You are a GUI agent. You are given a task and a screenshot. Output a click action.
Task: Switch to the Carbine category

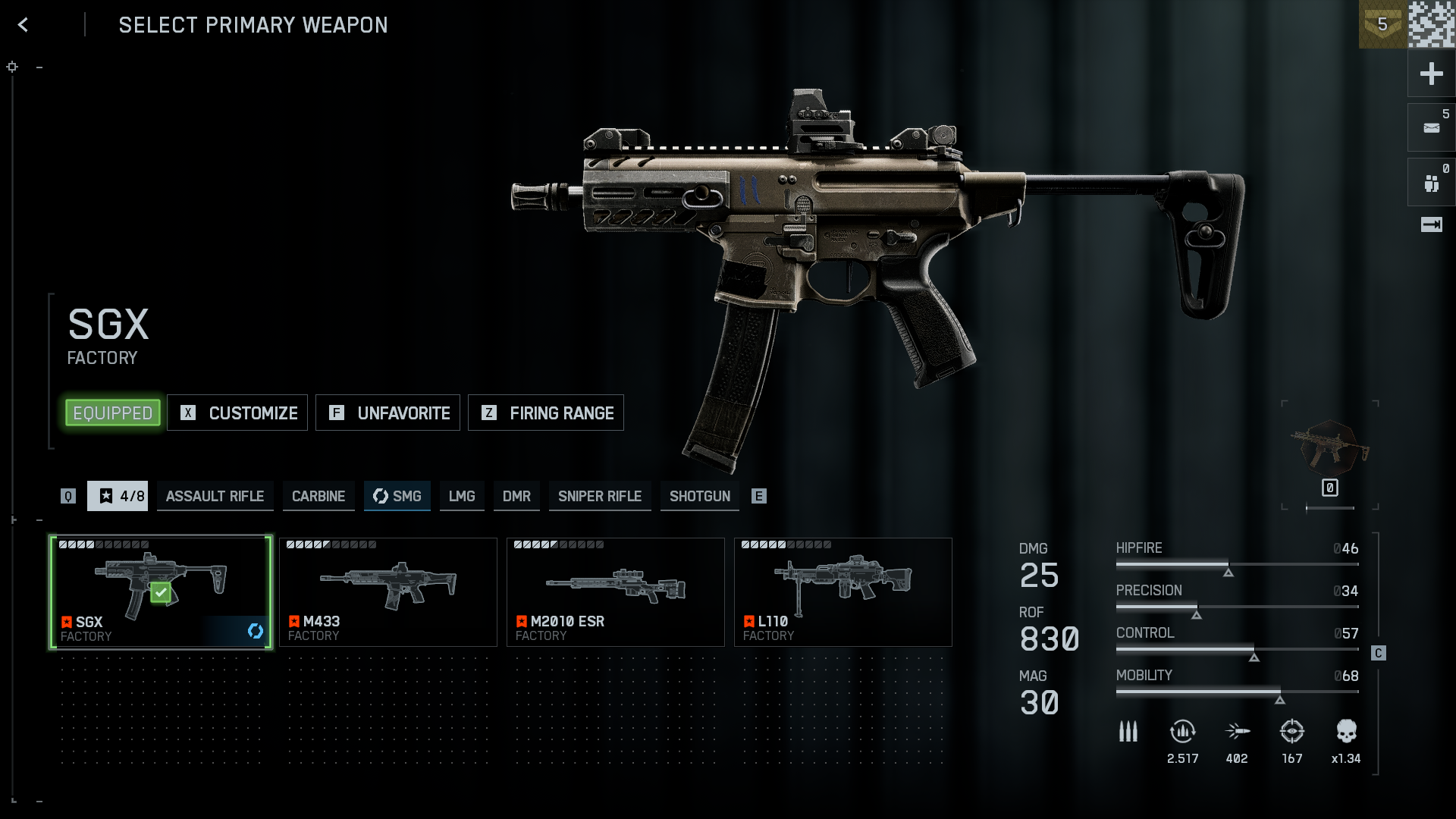(x=318, y=496)
